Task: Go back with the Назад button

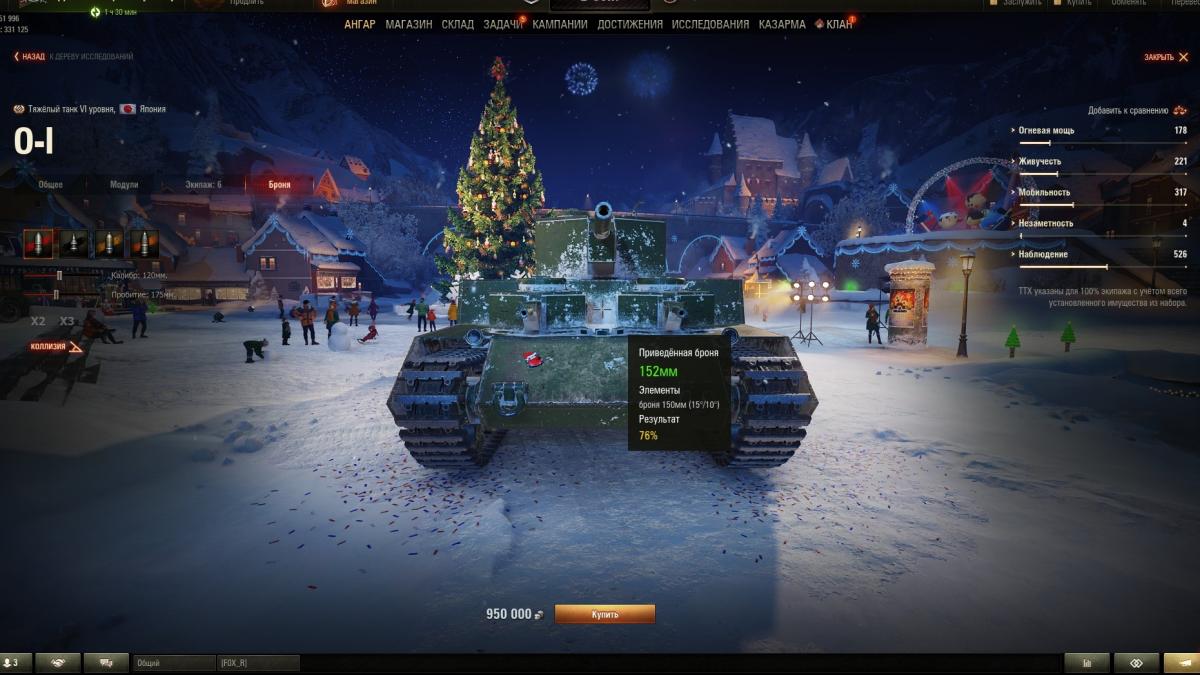Action: (x=30, y=57)
